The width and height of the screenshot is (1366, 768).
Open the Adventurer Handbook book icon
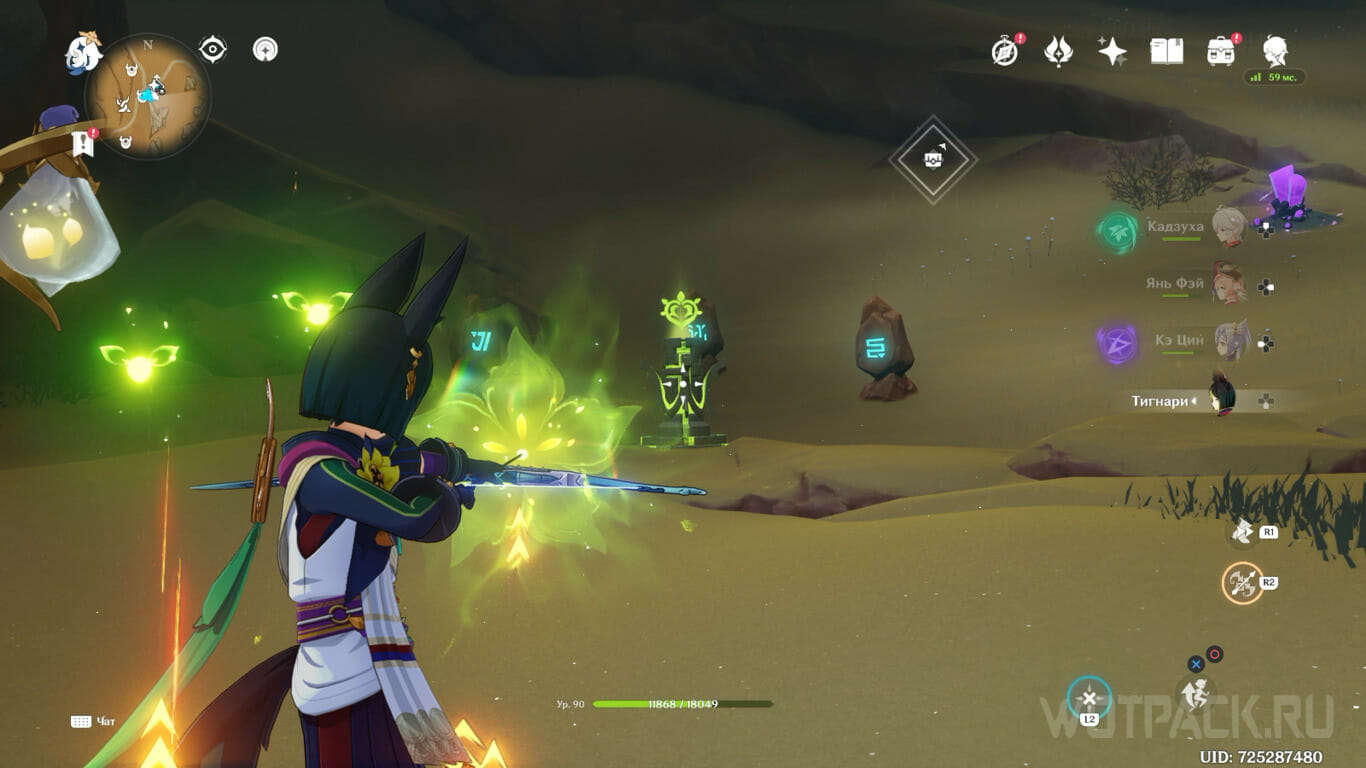pyautogui.click(x=1166, y=51)
